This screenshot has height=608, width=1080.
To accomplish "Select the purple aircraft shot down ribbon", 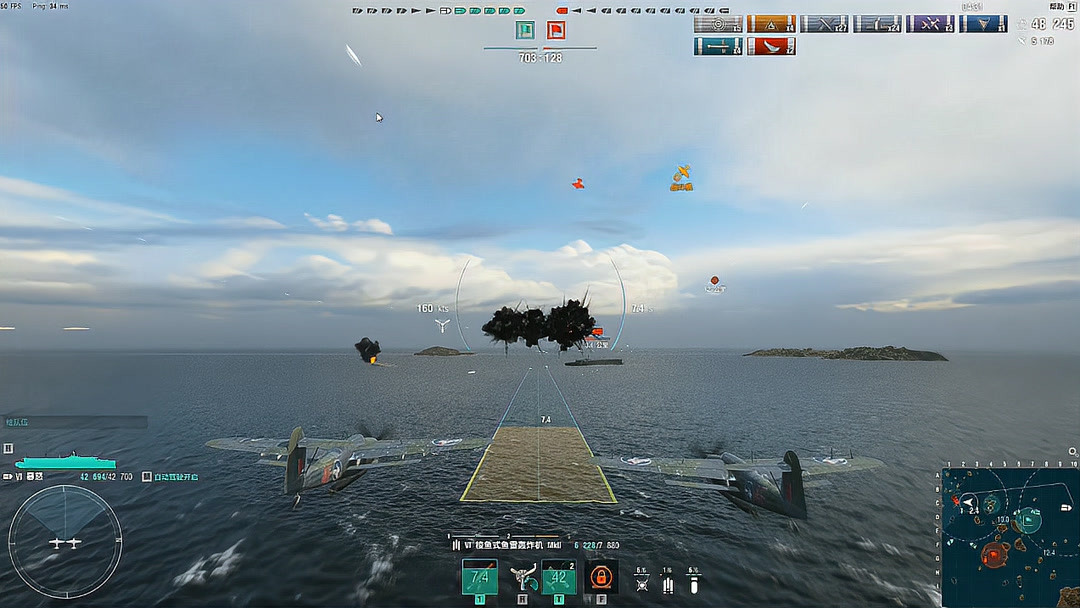I will click(930, 24).
